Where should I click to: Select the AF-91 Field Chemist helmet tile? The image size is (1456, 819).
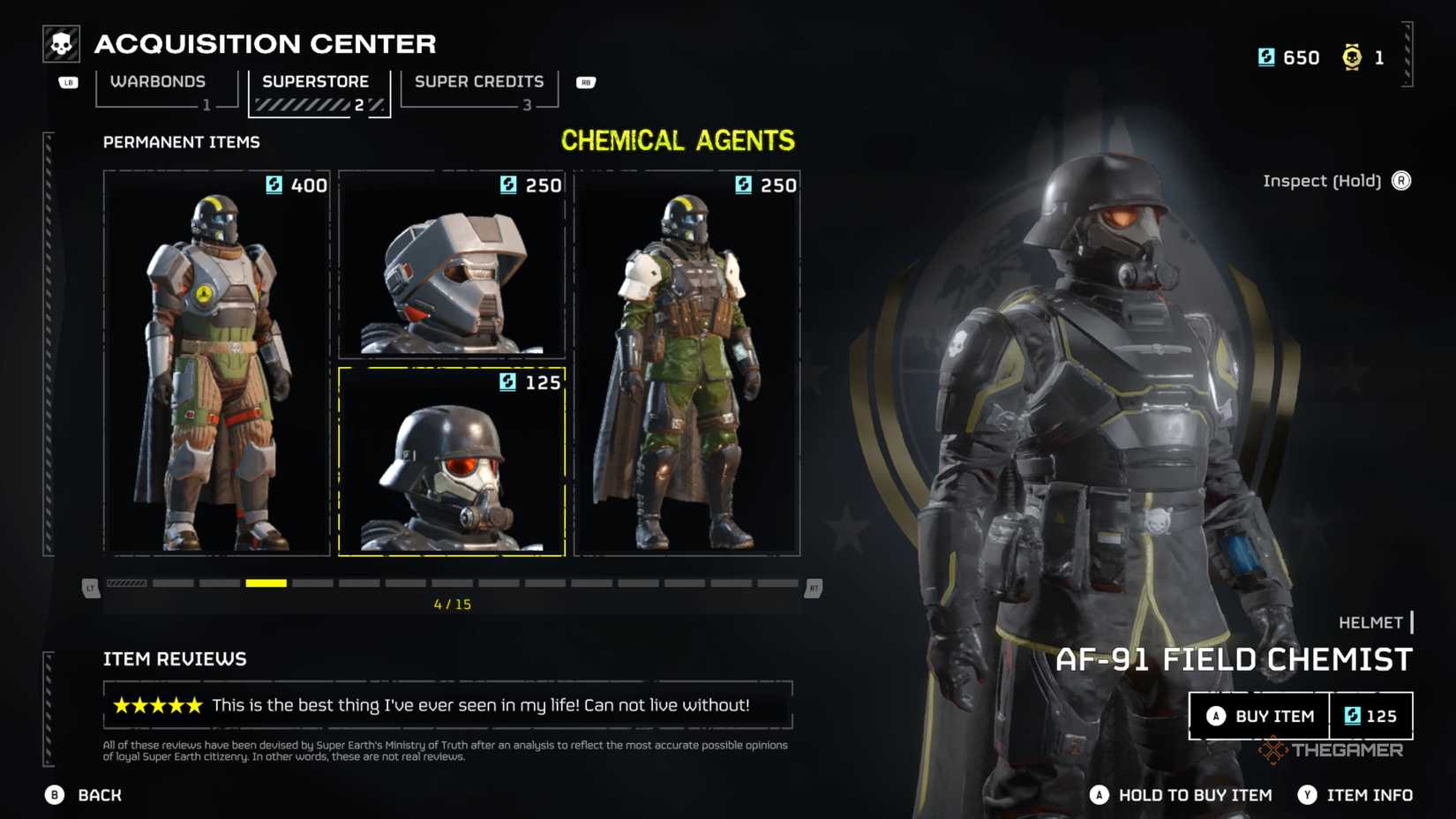click(452, 462)
